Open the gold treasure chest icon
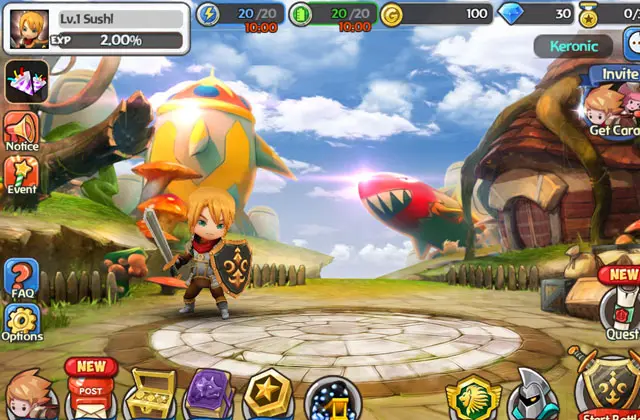Image resolution: width=640 pixels, height=420 pixels. pos(151,393)
